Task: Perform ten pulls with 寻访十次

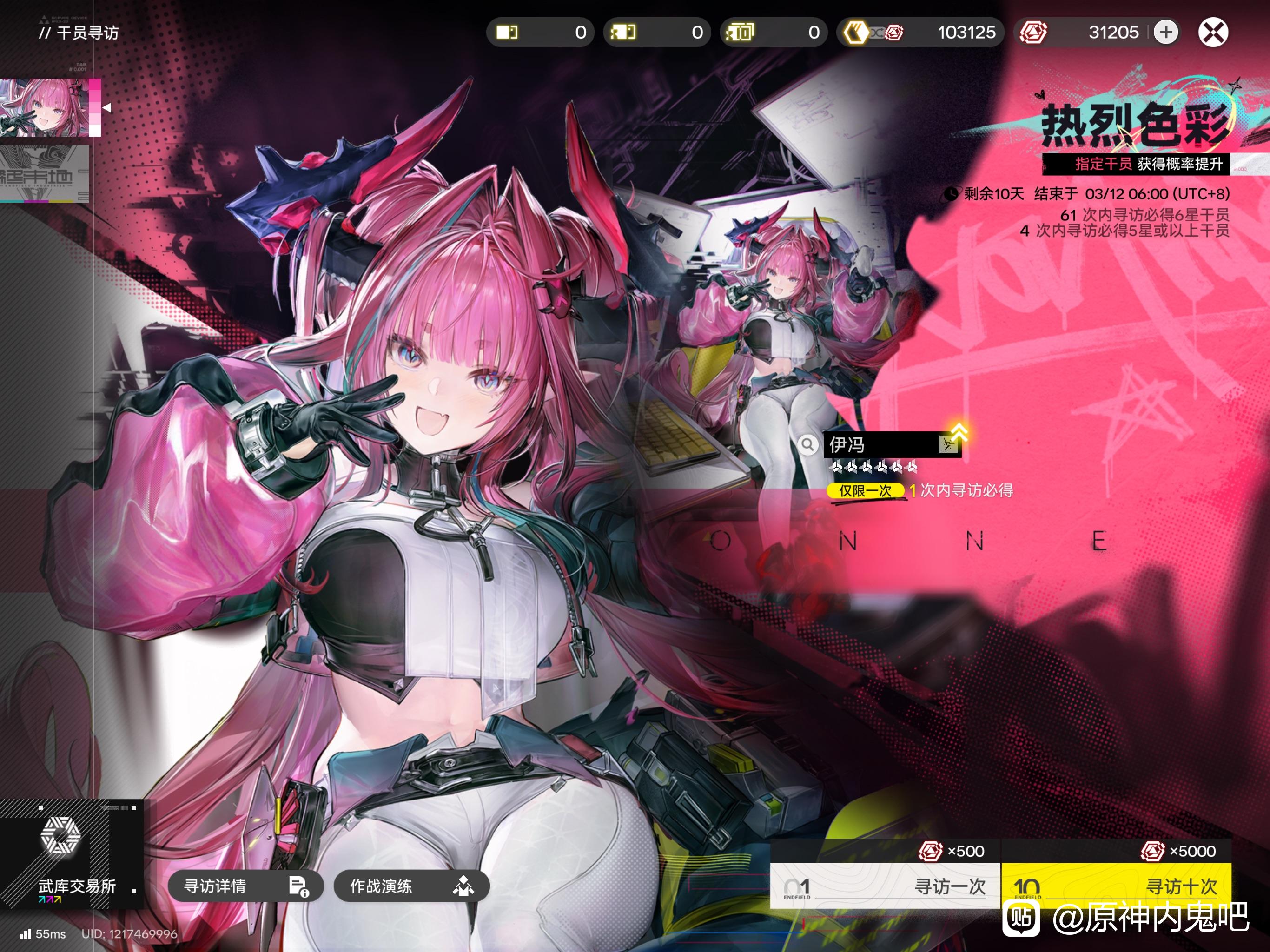Action: pyautogui.click(x=1116, y=885)
